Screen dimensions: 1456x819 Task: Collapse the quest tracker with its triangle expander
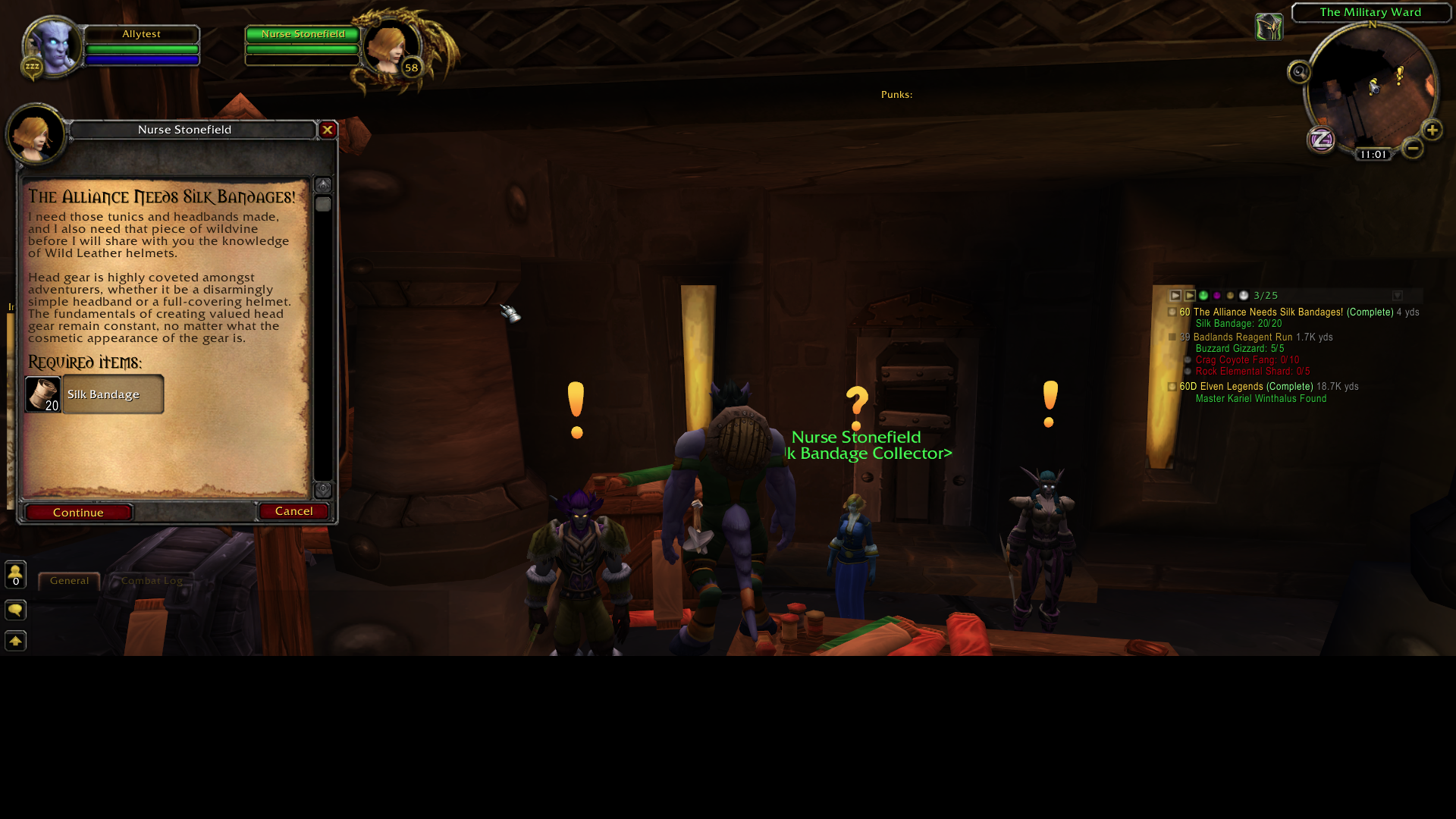point(1175,296)
